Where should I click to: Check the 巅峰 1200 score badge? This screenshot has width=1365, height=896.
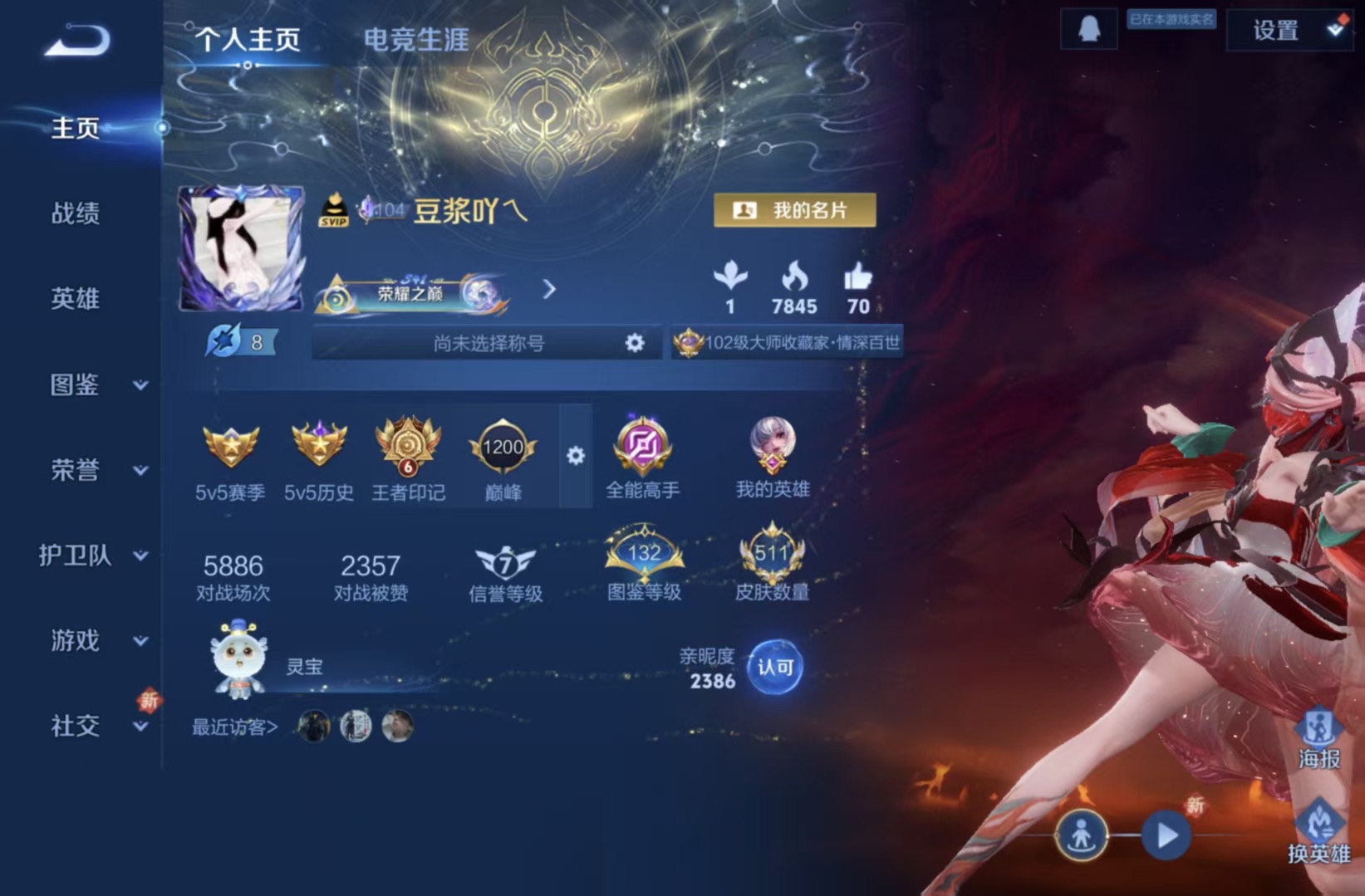pyautogui.click(x=500, y=448)
